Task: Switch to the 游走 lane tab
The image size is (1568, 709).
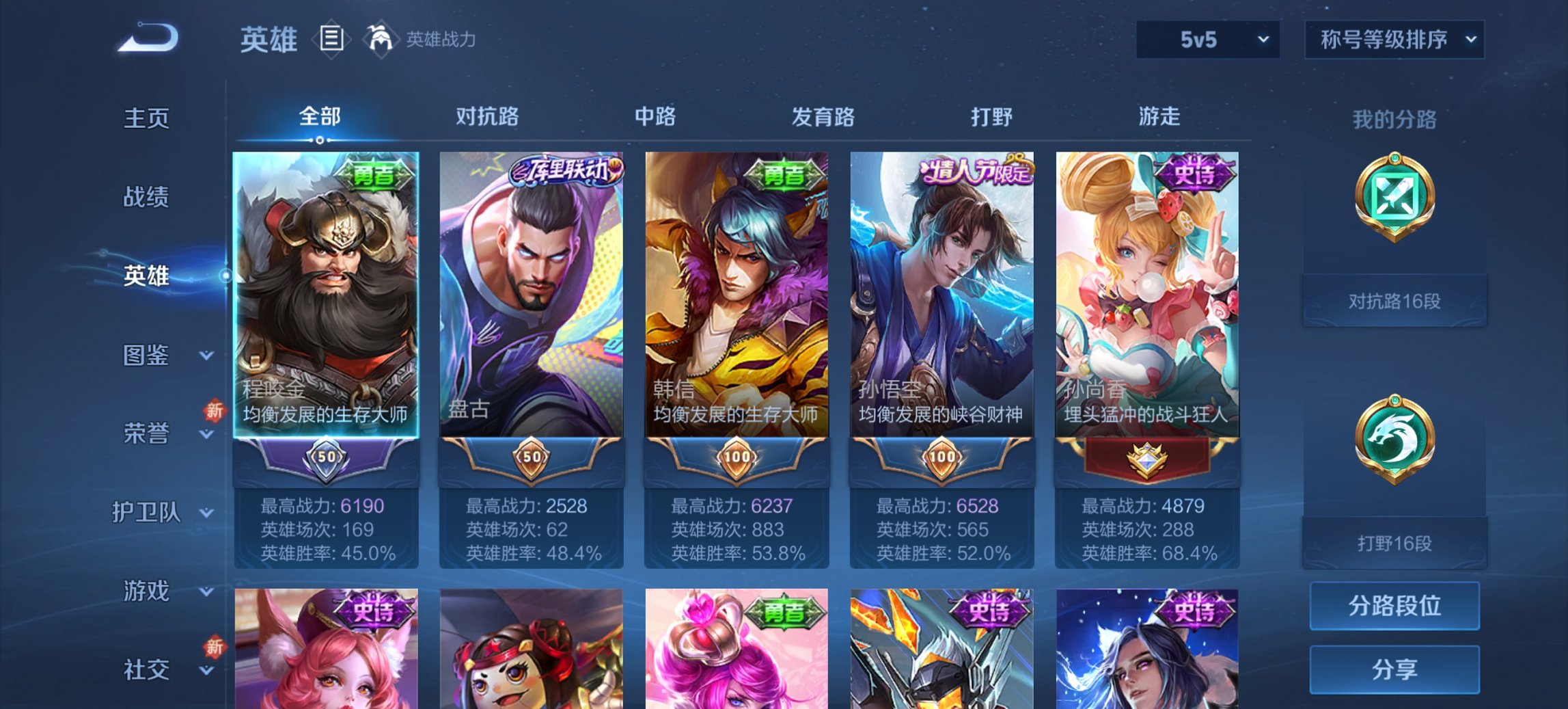Action: click(1161, 117)
